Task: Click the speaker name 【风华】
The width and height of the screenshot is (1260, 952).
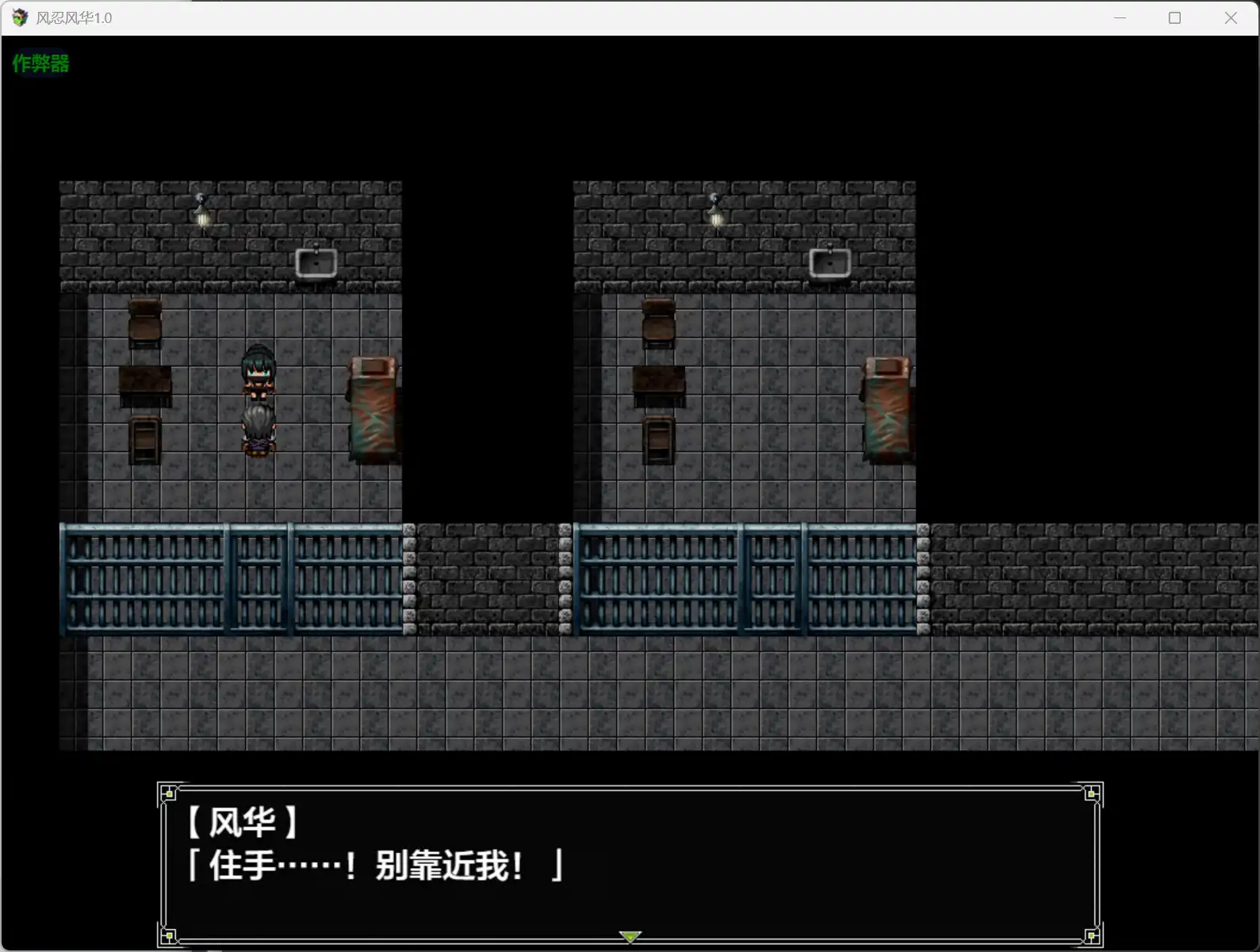Action: [x=240, y=823]
